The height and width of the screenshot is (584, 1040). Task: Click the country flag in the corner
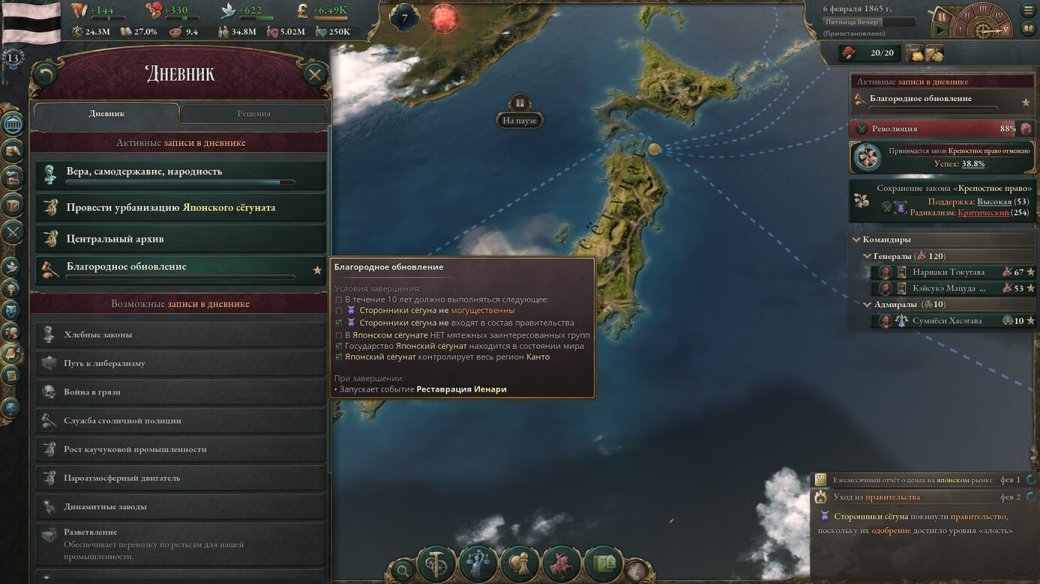[31, 22]
